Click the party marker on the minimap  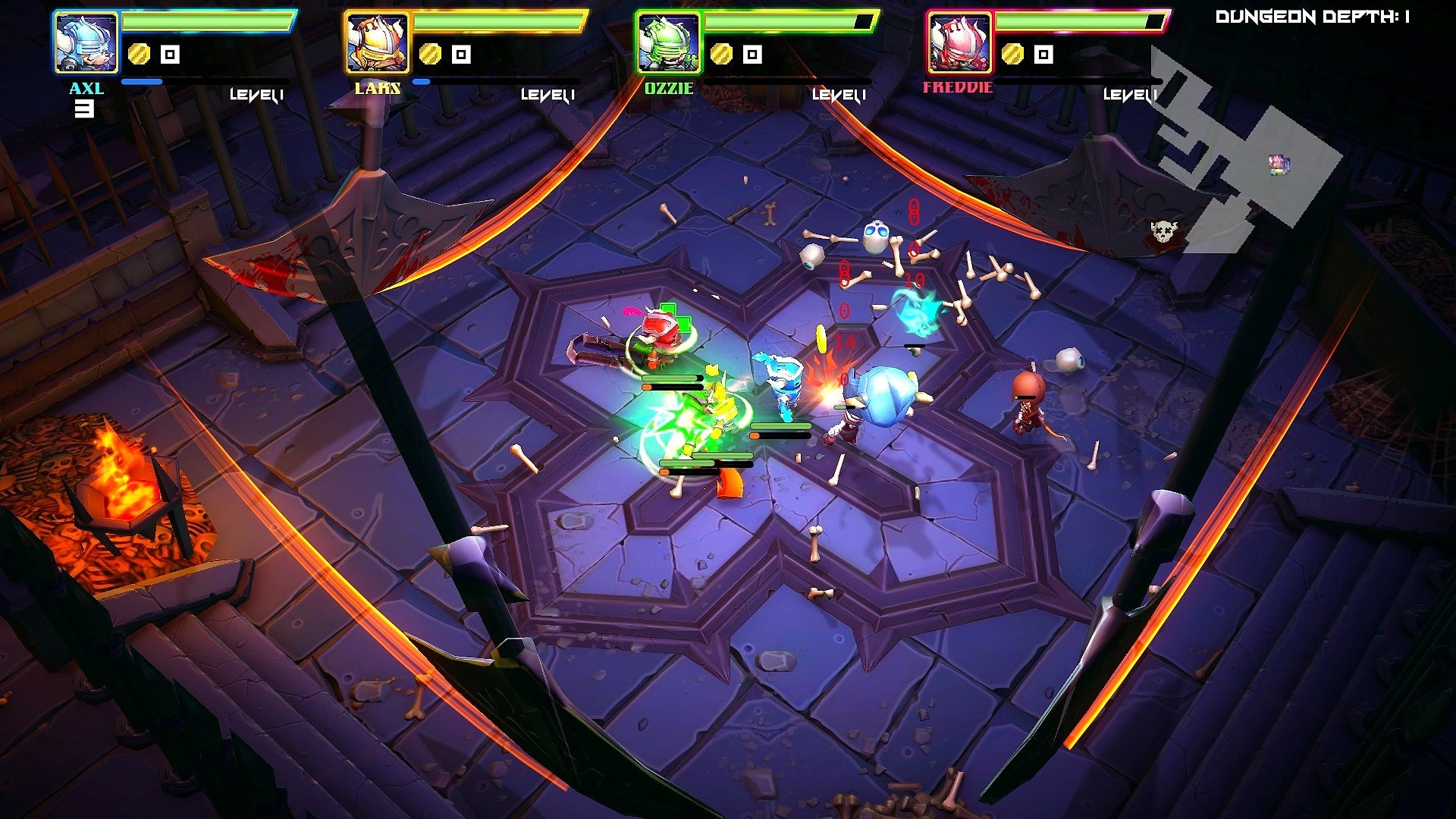tap(1279, 163)
